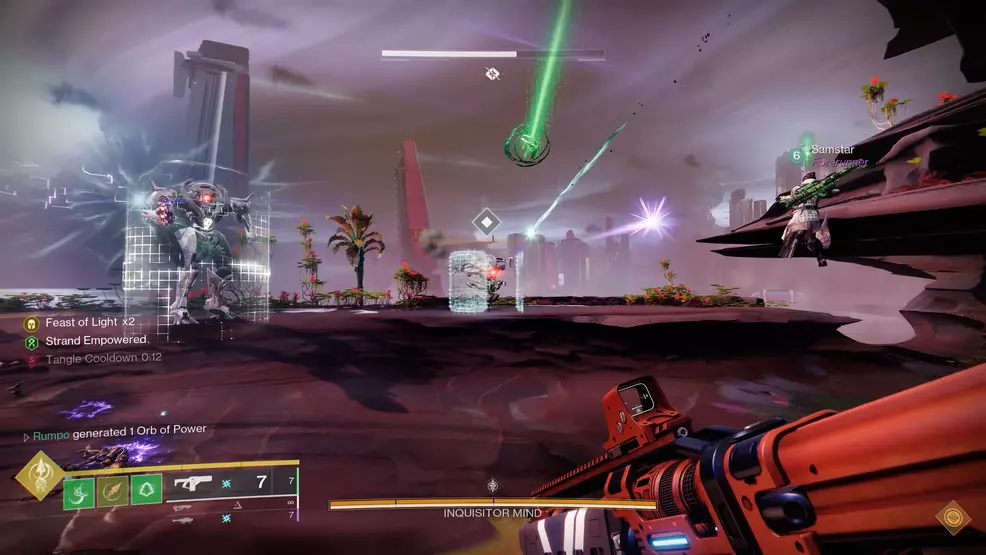
Task: Use the orange-tinted melee ability icon
Action: [x=112, y=491]
